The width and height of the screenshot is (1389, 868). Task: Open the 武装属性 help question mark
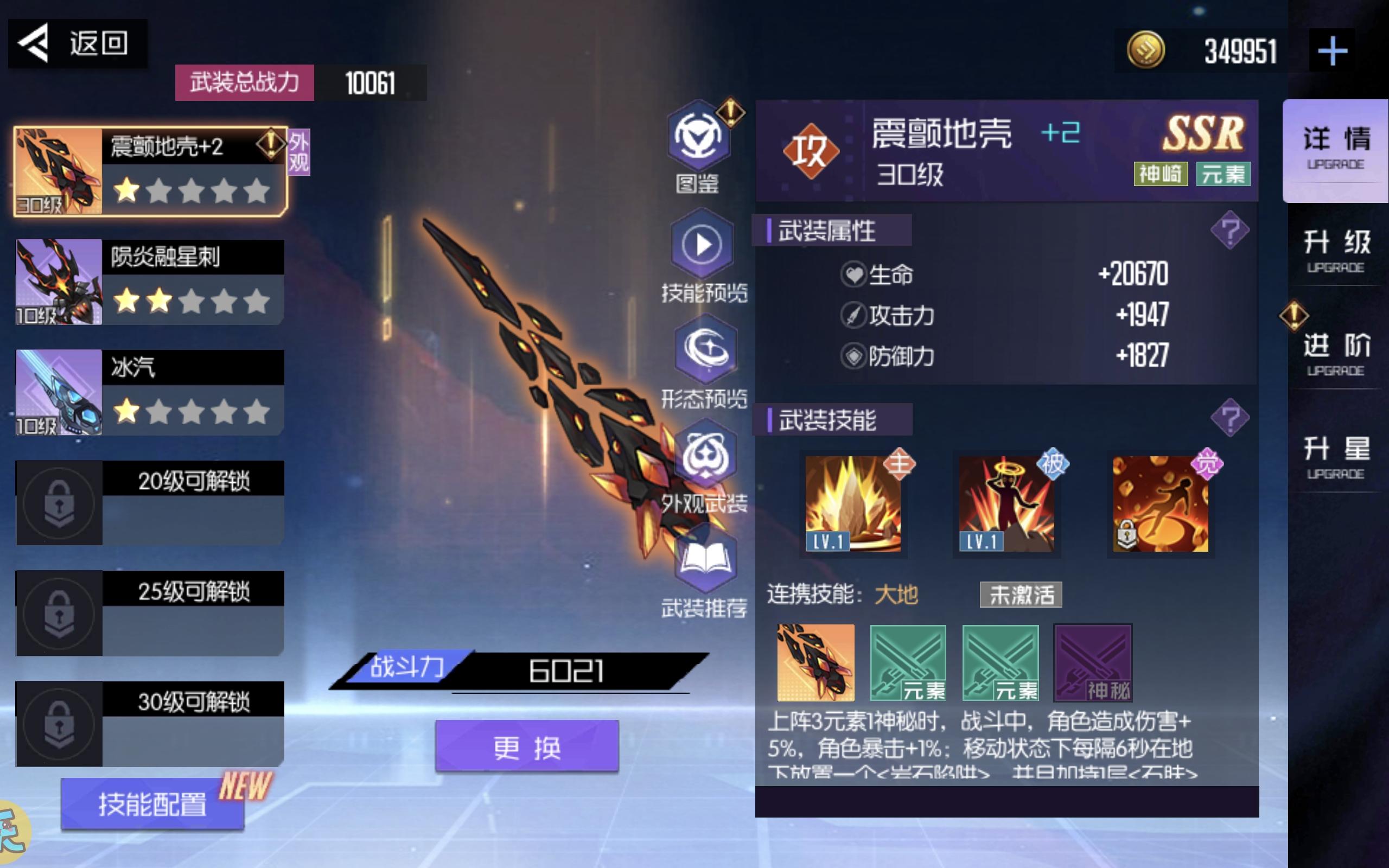click(1231, 229)
